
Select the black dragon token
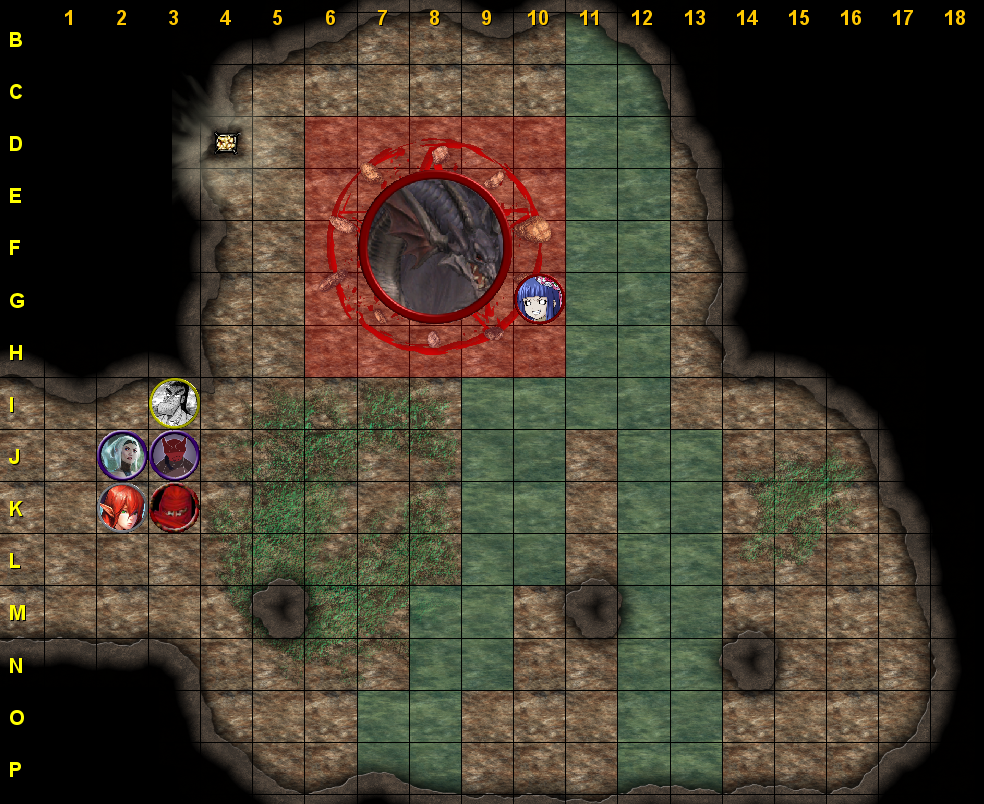click(x=435, y=247)
